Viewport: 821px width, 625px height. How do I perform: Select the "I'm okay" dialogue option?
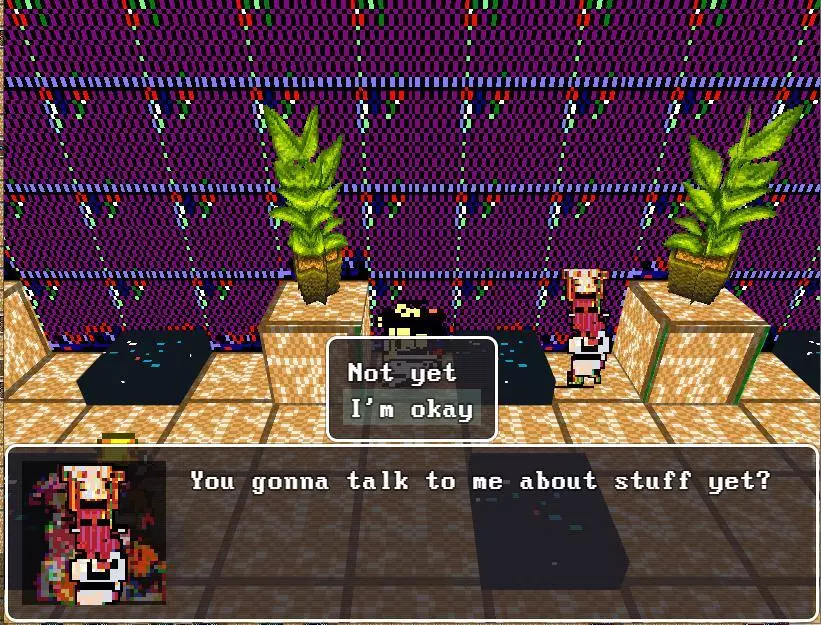coord(410,409)
